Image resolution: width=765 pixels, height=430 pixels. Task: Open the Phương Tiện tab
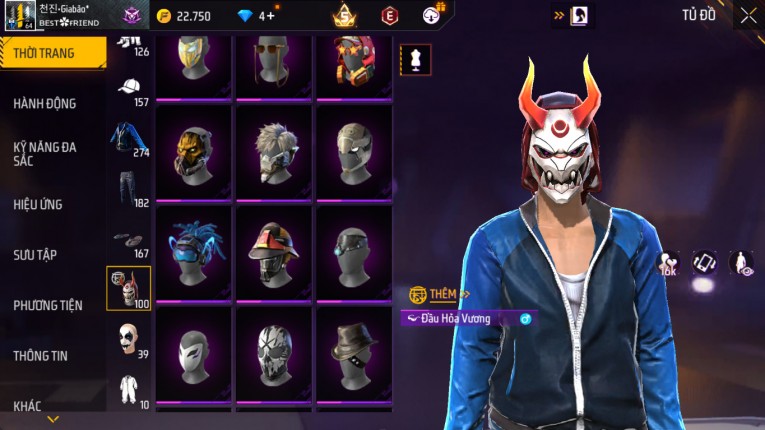(x=48, y=305)
